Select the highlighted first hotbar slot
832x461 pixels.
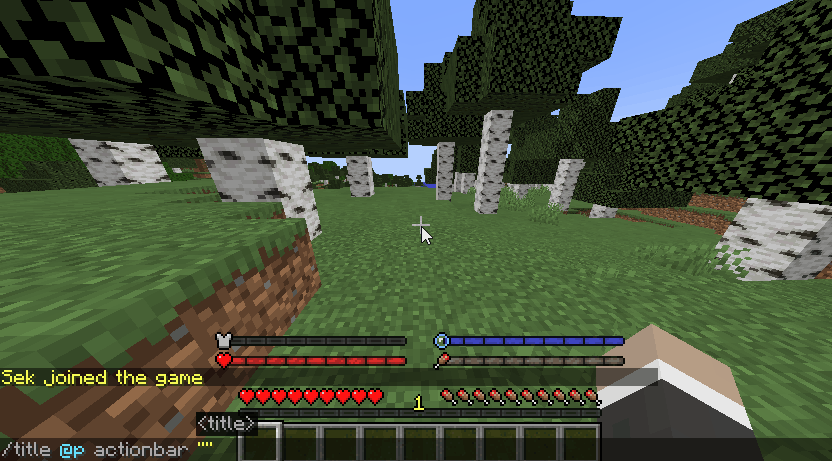(260, 443)
